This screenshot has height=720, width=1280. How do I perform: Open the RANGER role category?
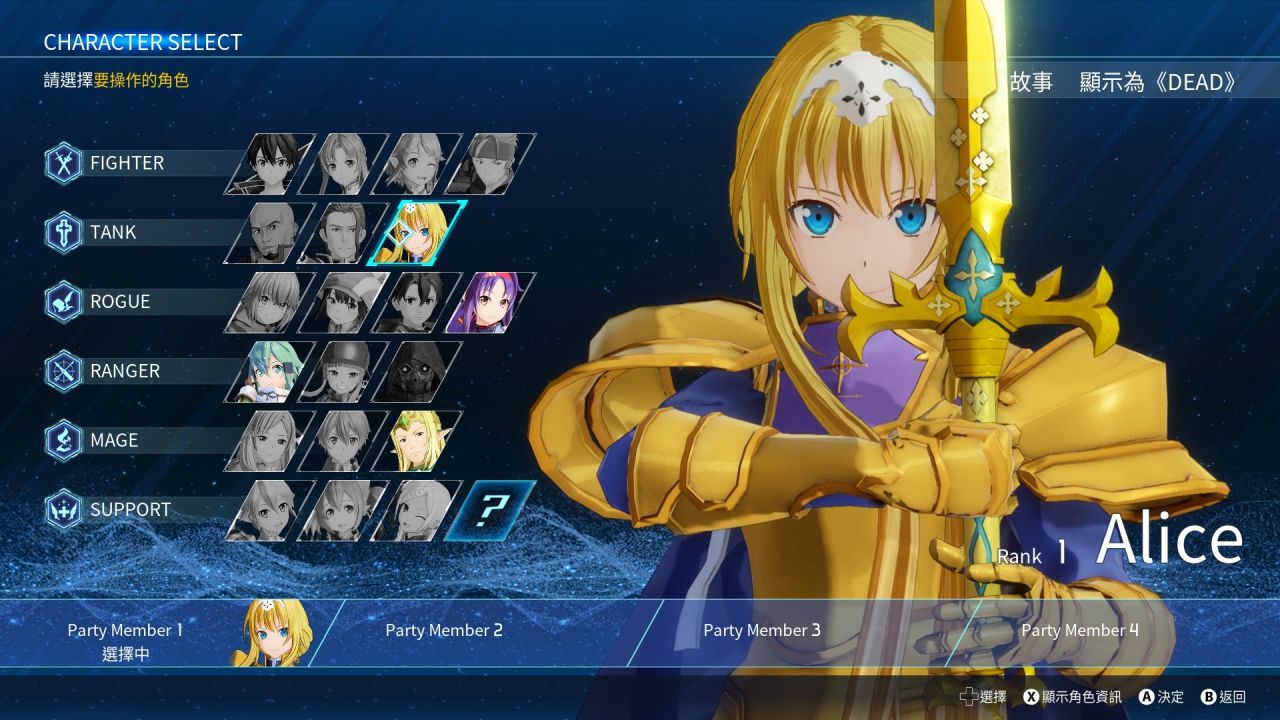(124, 370)
